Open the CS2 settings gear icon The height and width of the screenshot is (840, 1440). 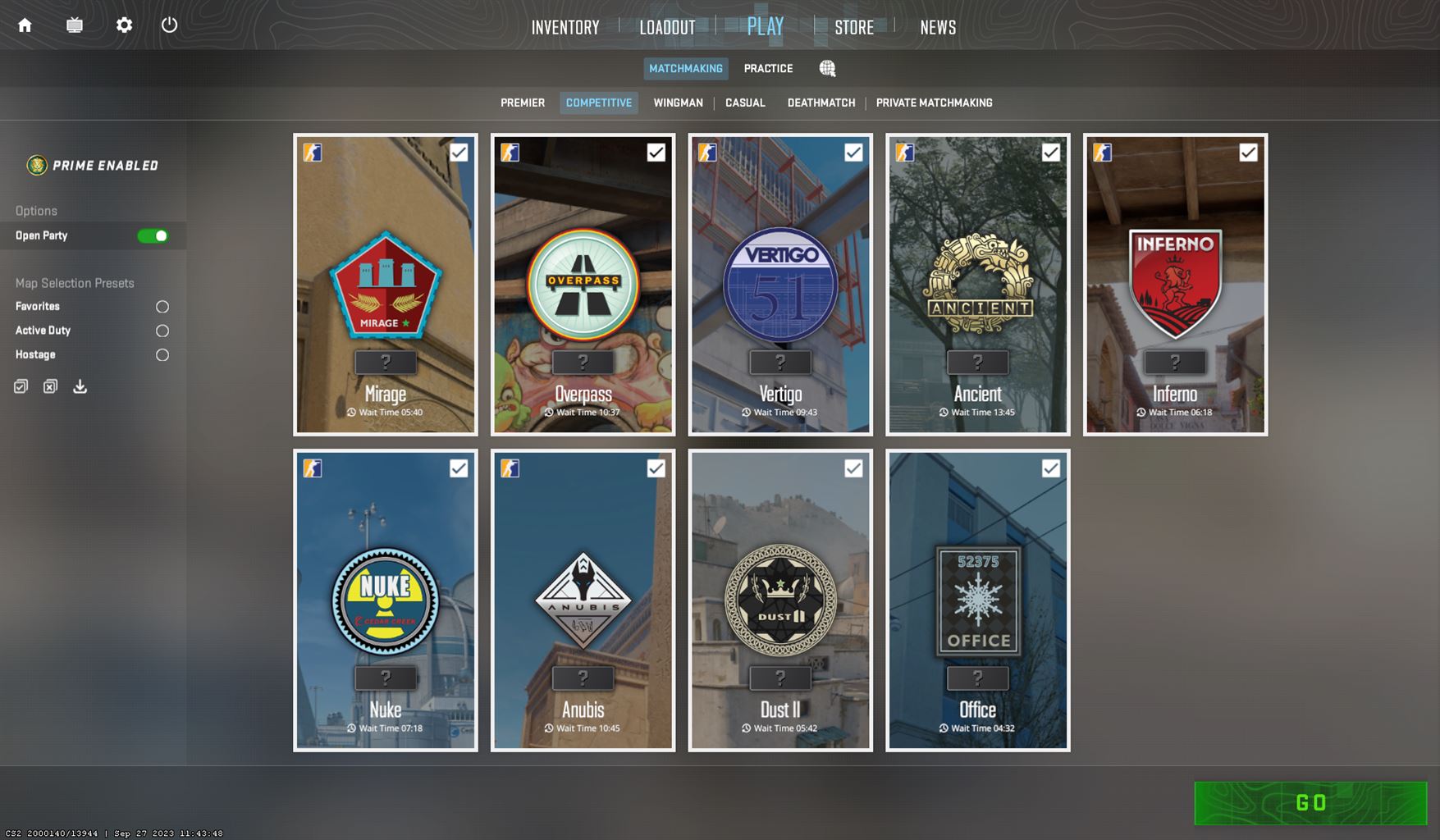124,25
